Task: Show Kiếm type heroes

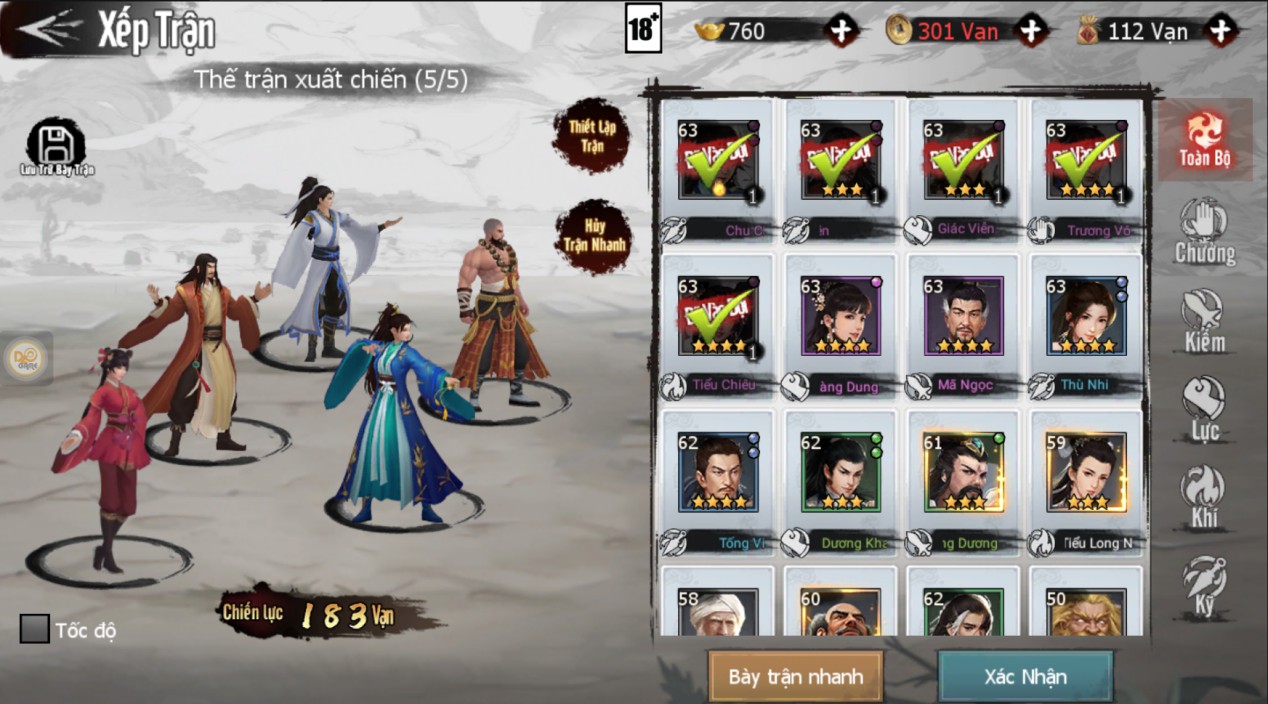Action: (x=1204, y=322)
